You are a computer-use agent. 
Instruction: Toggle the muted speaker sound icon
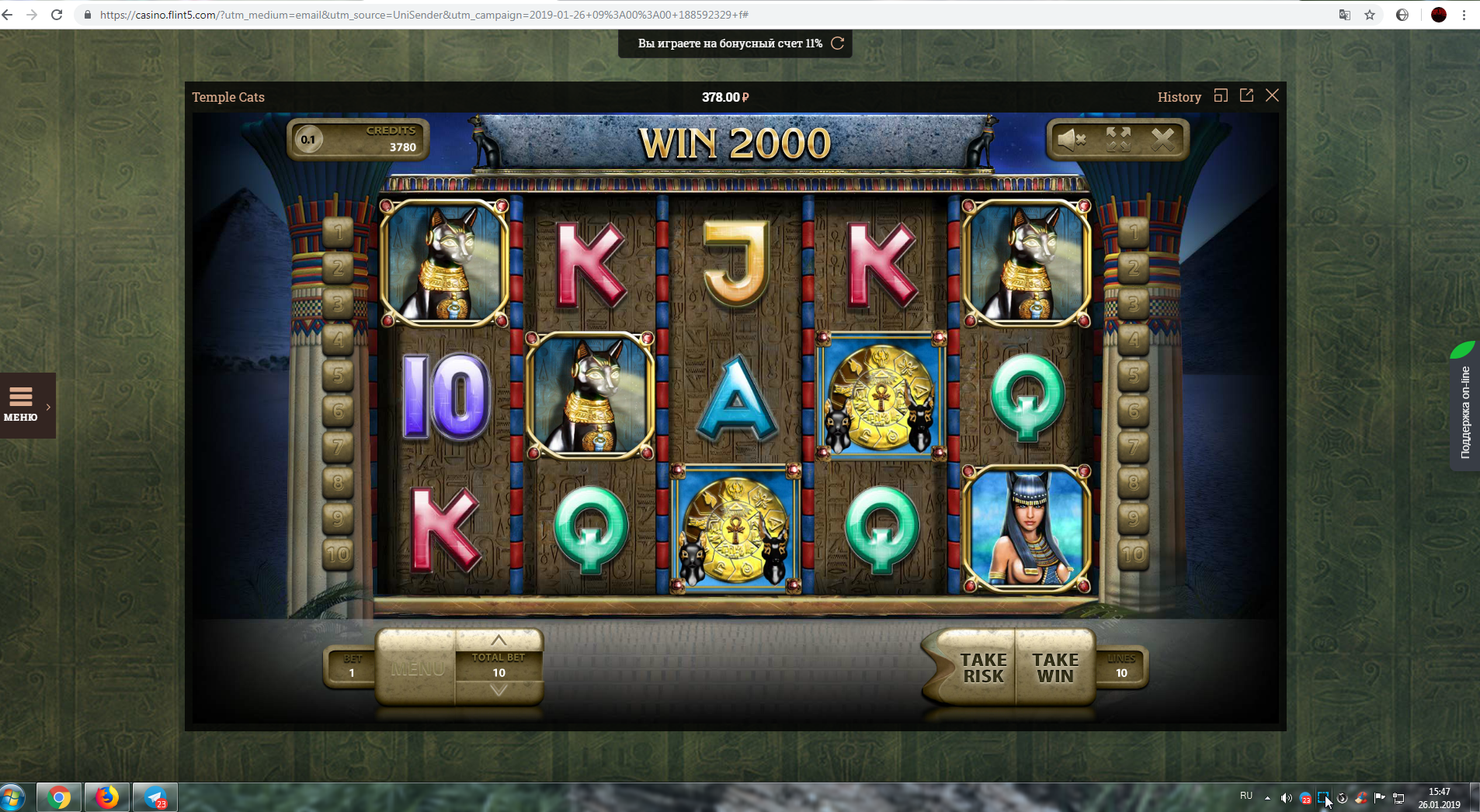(x=1072, y=140)
